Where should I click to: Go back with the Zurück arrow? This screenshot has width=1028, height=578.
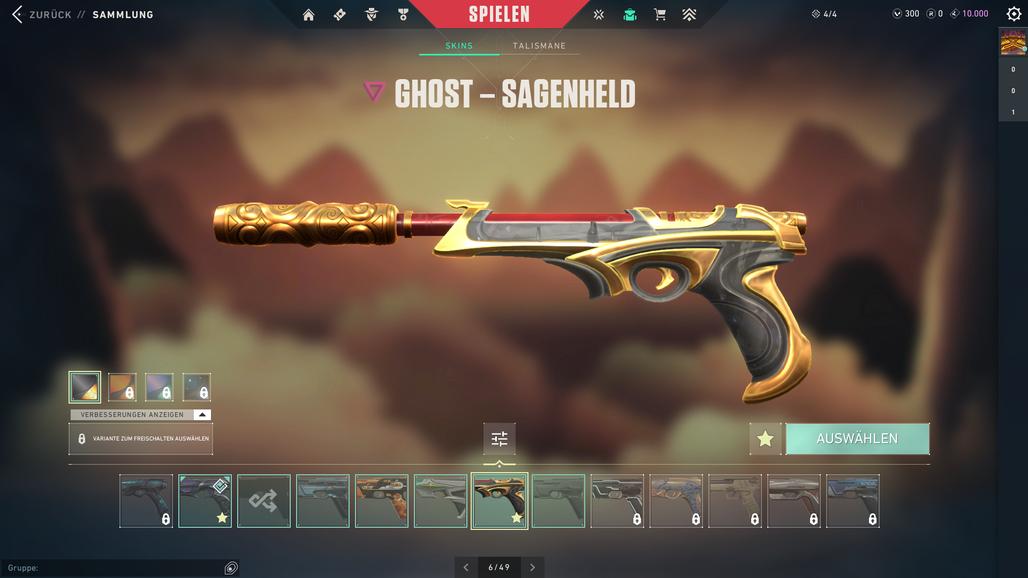point(17,14)
